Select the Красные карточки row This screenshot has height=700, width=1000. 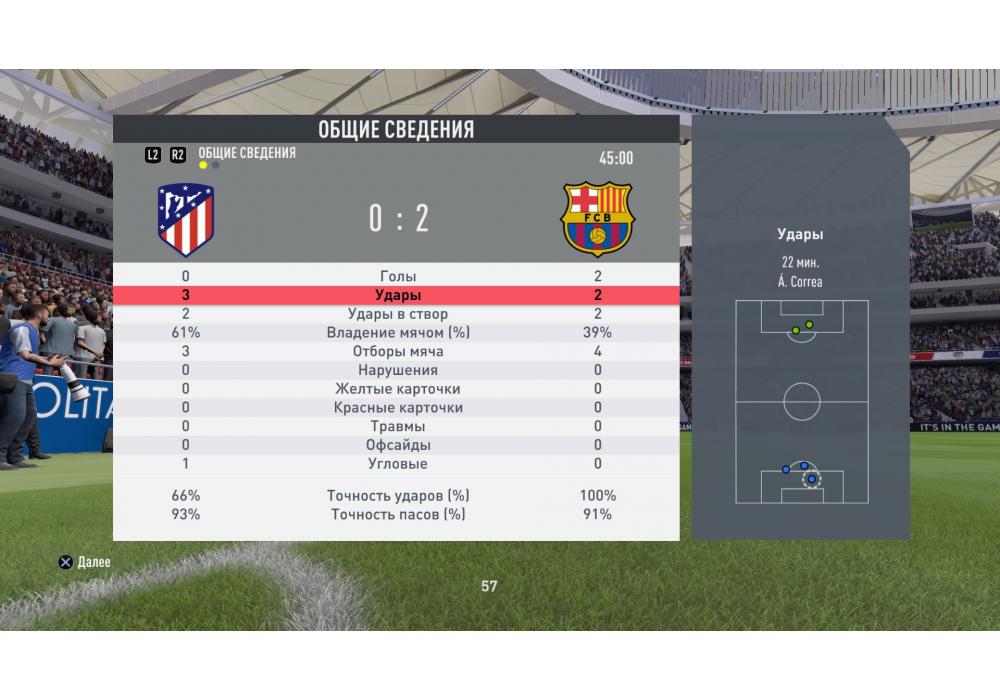coord(397,408)
